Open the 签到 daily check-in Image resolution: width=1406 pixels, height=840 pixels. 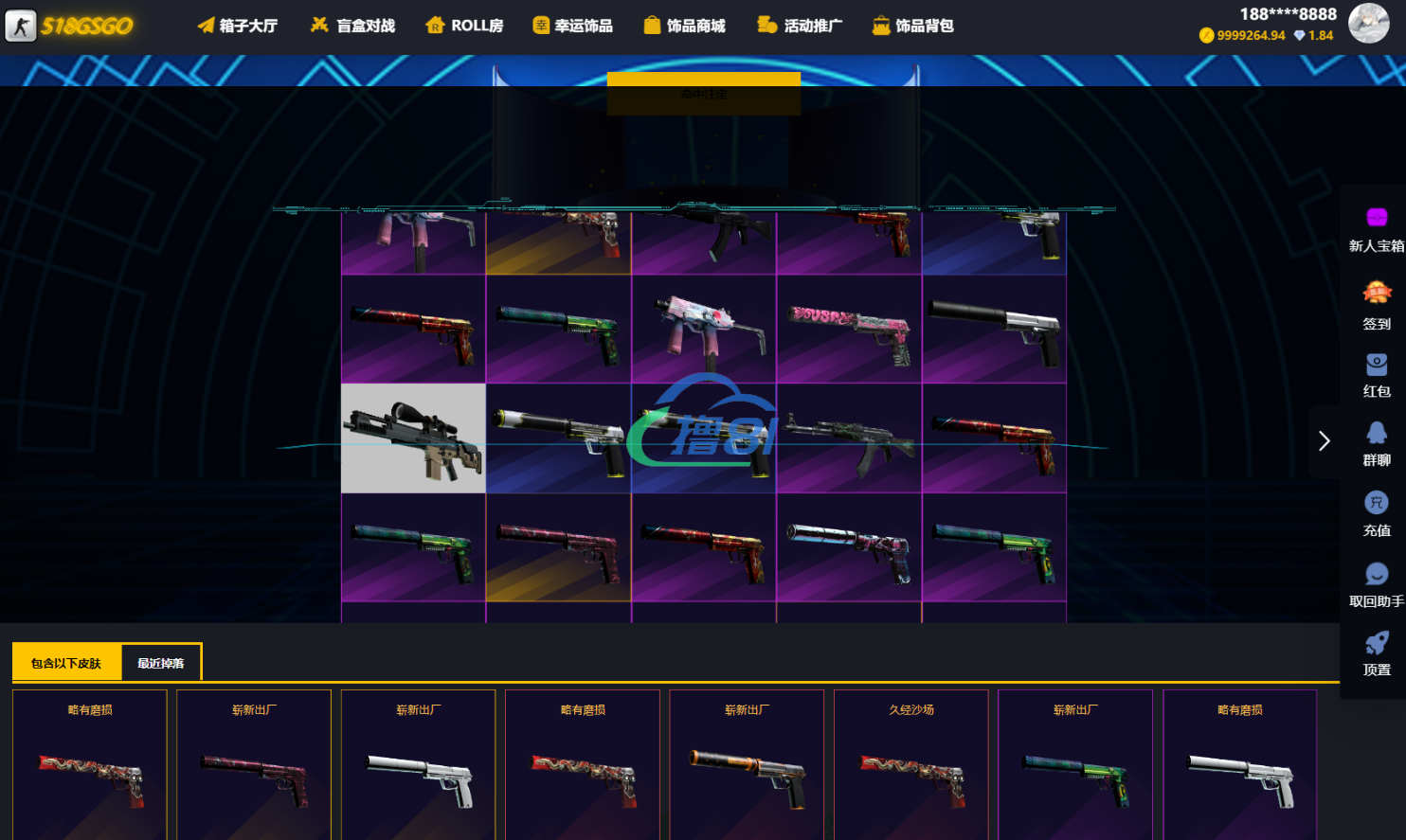pos(1377,306)
